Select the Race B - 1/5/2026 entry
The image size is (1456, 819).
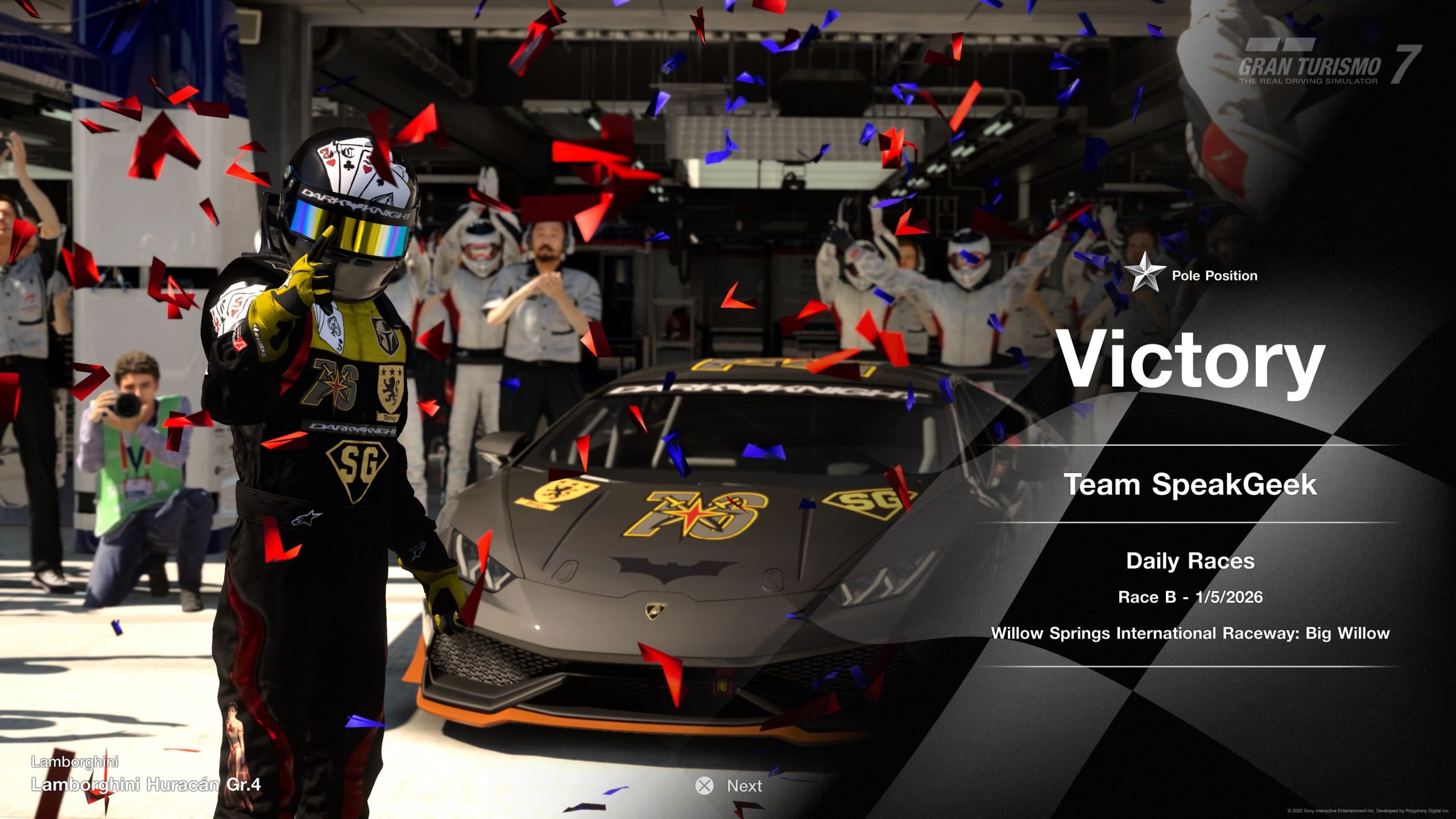click(x=1190, y=596)
